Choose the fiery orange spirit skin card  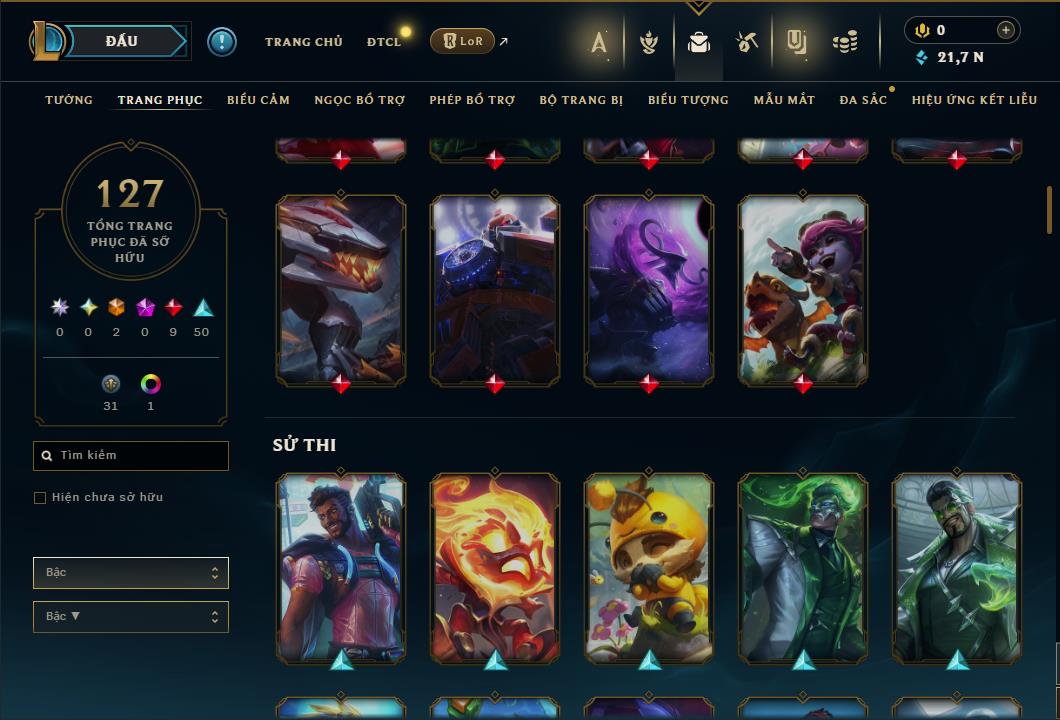495,568
